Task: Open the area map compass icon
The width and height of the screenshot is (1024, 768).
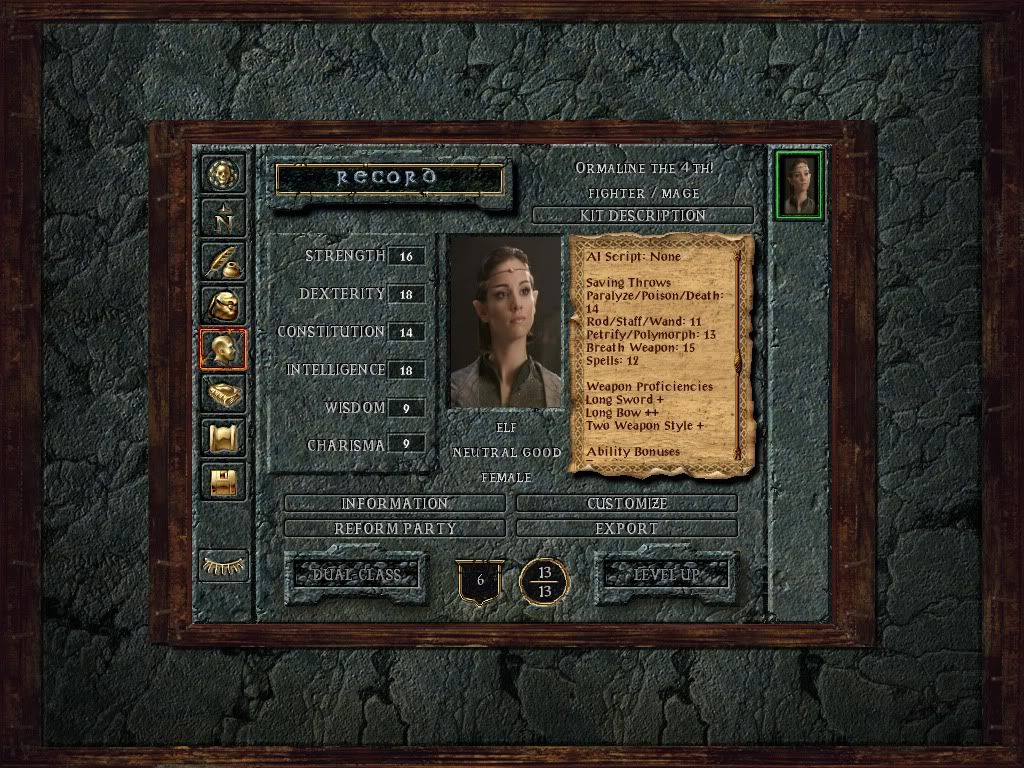Action: 223,217
